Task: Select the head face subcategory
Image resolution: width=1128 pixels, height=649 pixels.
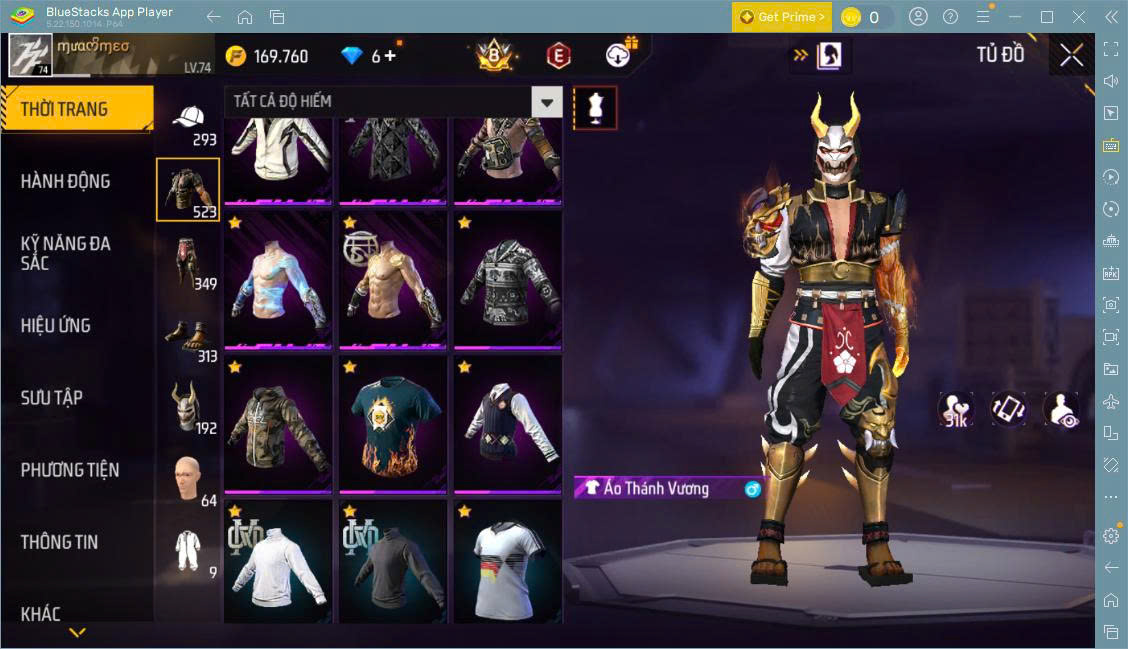Action: point(188,478)
